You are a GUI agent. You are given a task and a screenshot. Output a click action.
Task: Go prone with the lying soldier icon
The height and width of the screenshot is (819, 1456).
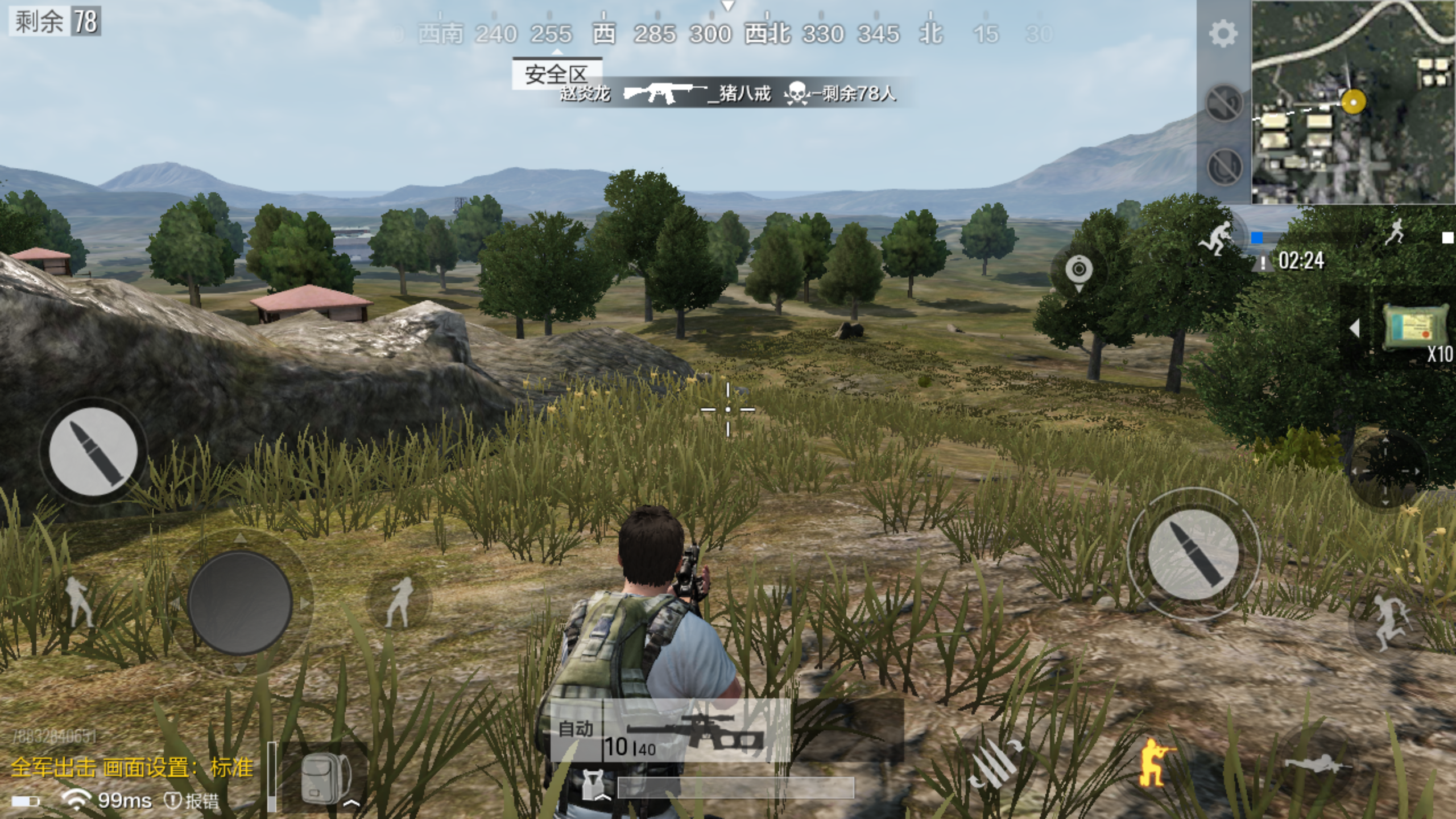(x=1317, y=763)
